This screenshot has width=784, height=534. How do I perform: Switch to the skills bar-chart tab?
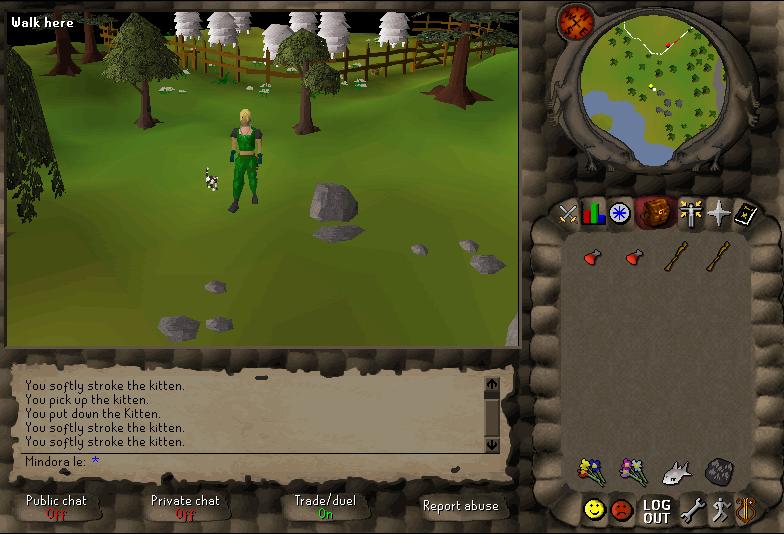594,213
